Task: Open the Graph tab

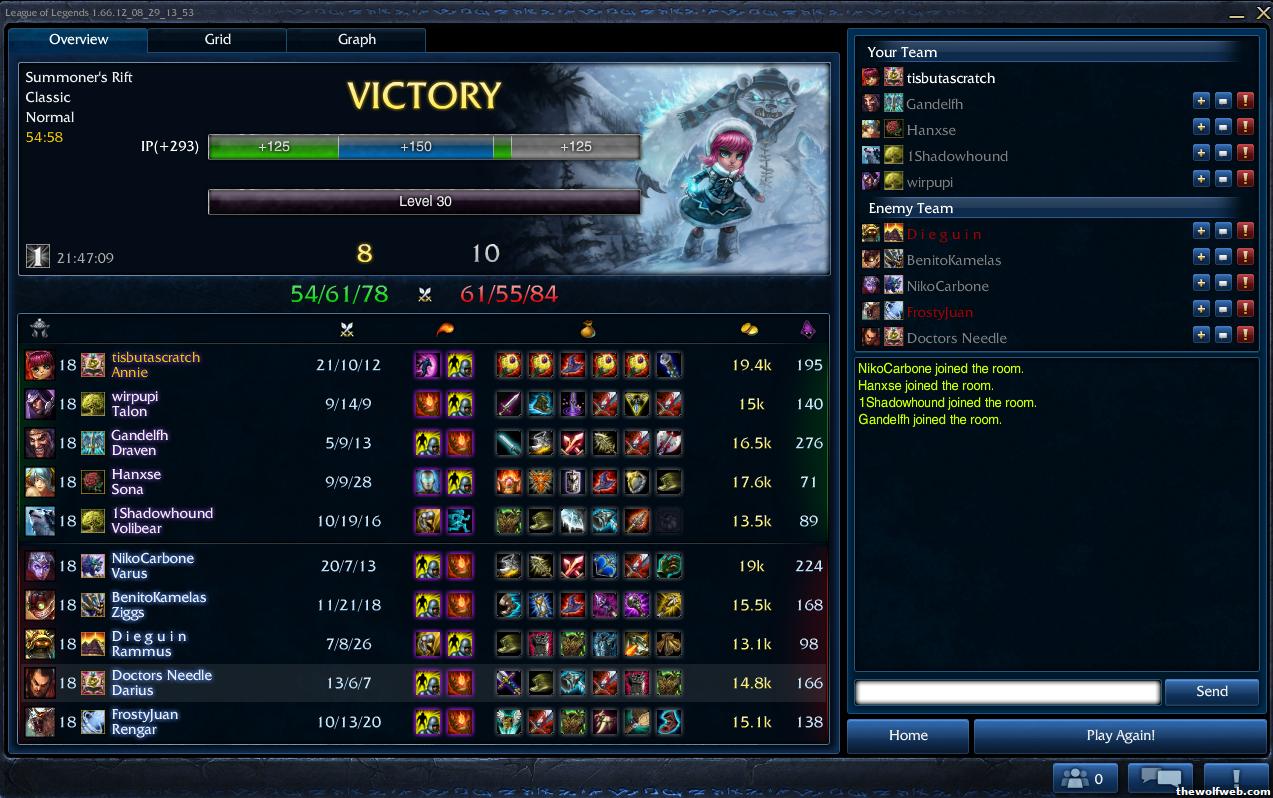Action: point(356,40)
